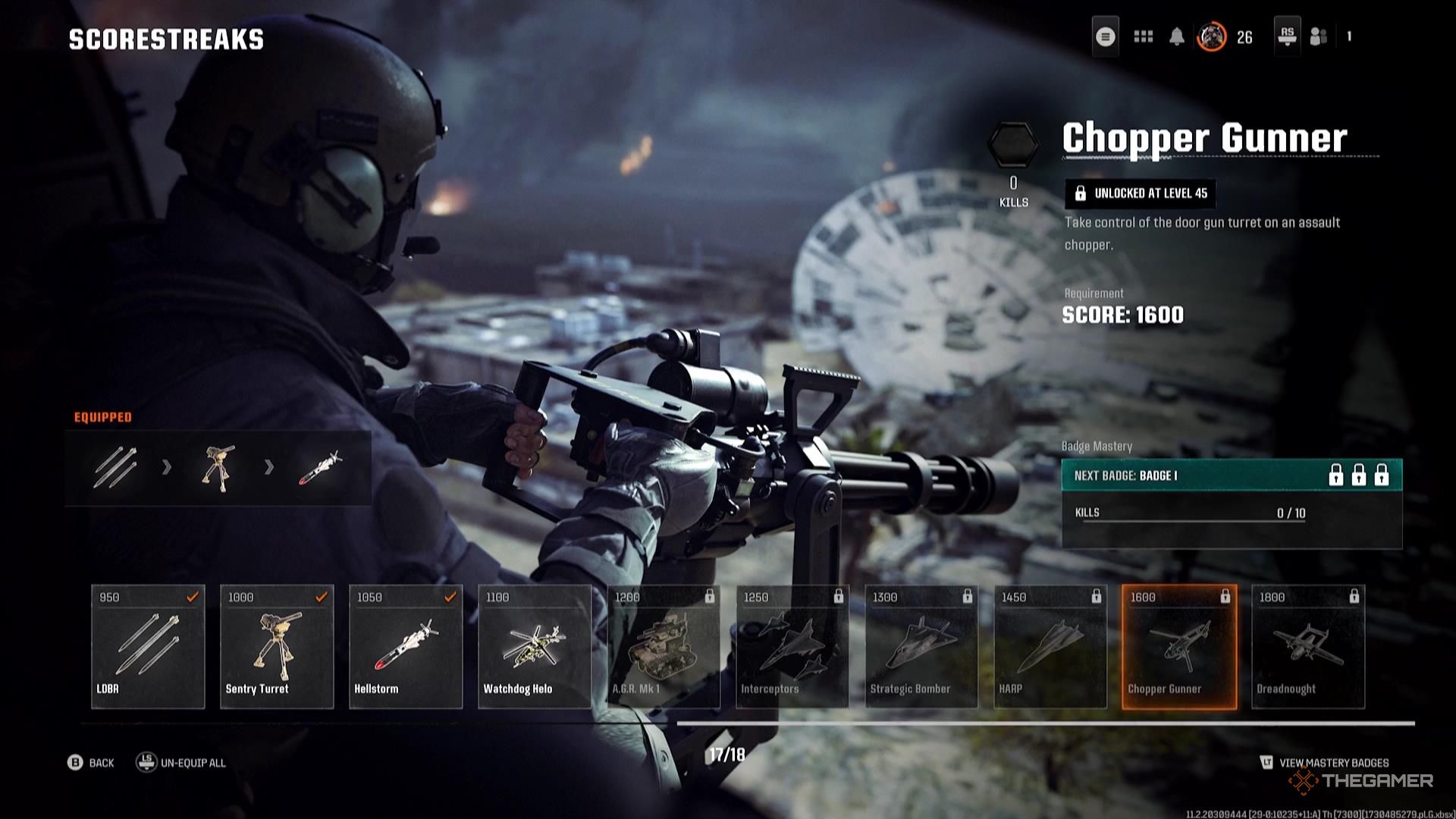The width and height of the screenshot is (1456, 819).
Task: Un-equip all scorestreaks
Action: (x=182, y=763)
